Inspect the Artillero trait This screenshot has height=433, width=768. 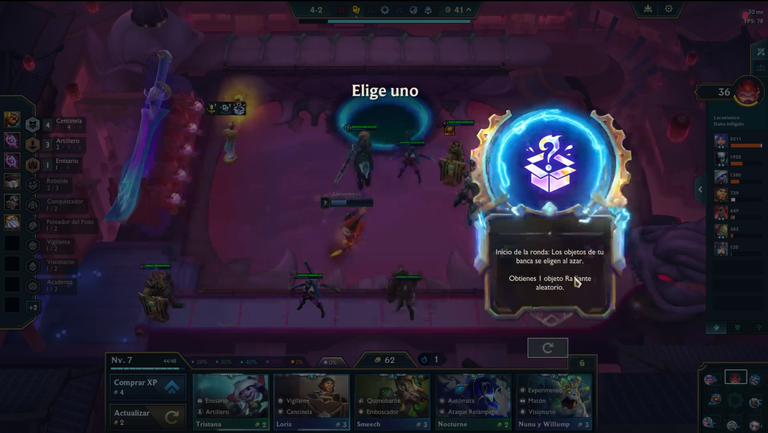tap(33, 146)
